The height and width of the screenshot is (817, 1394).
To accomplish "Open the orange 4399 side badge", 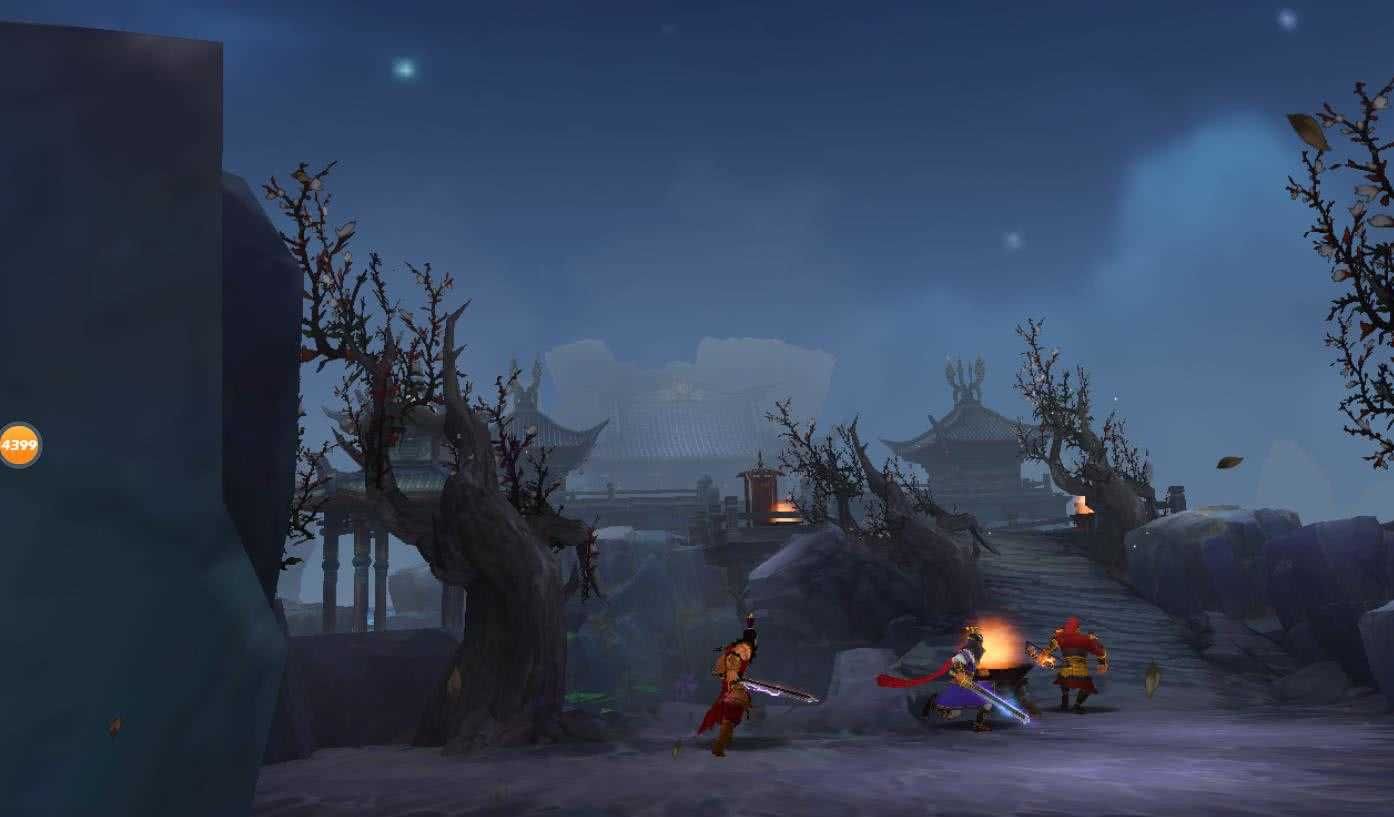I will click(19, 445).
